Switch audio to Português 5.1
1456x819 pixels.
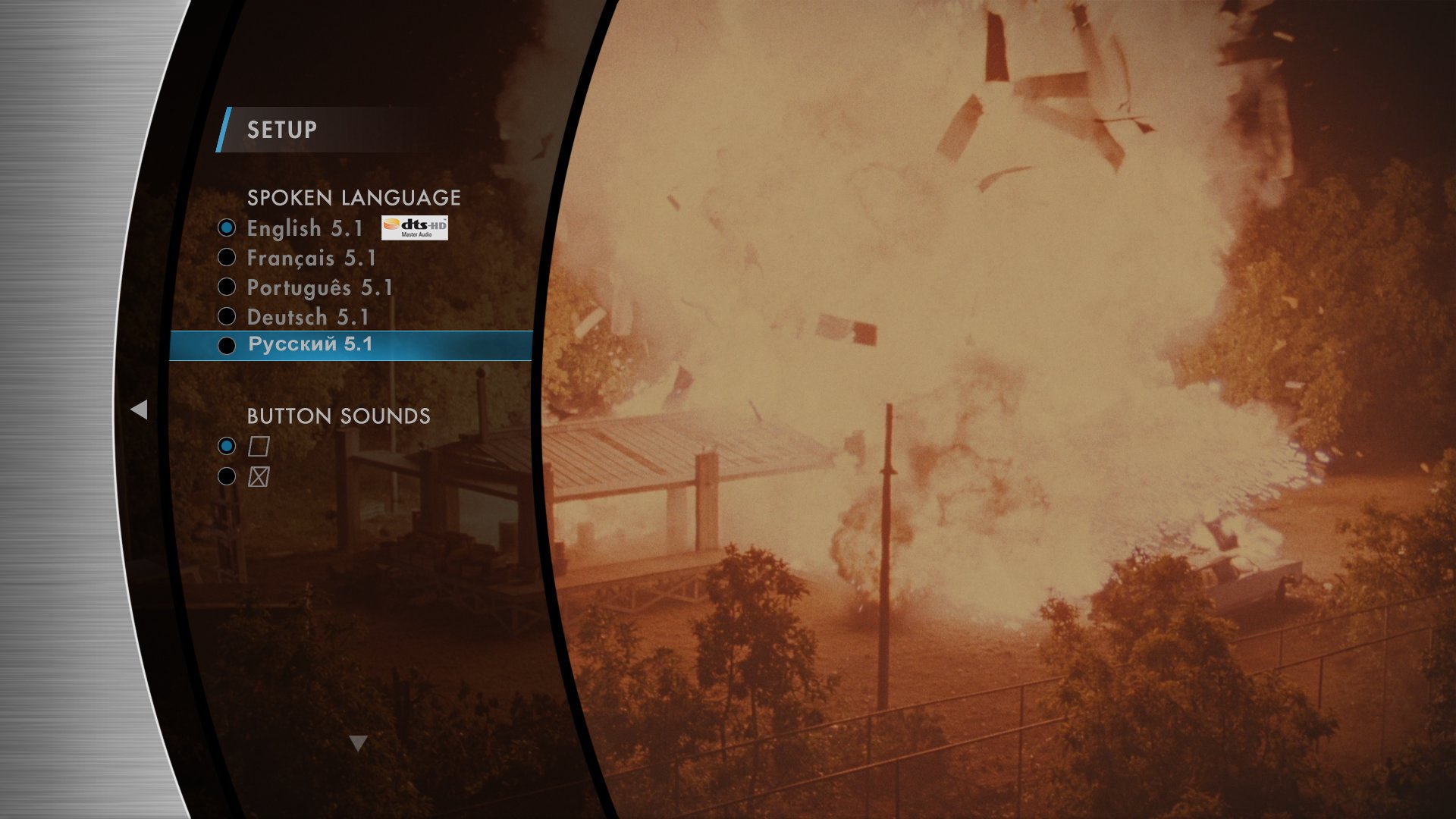click(319, 288)
